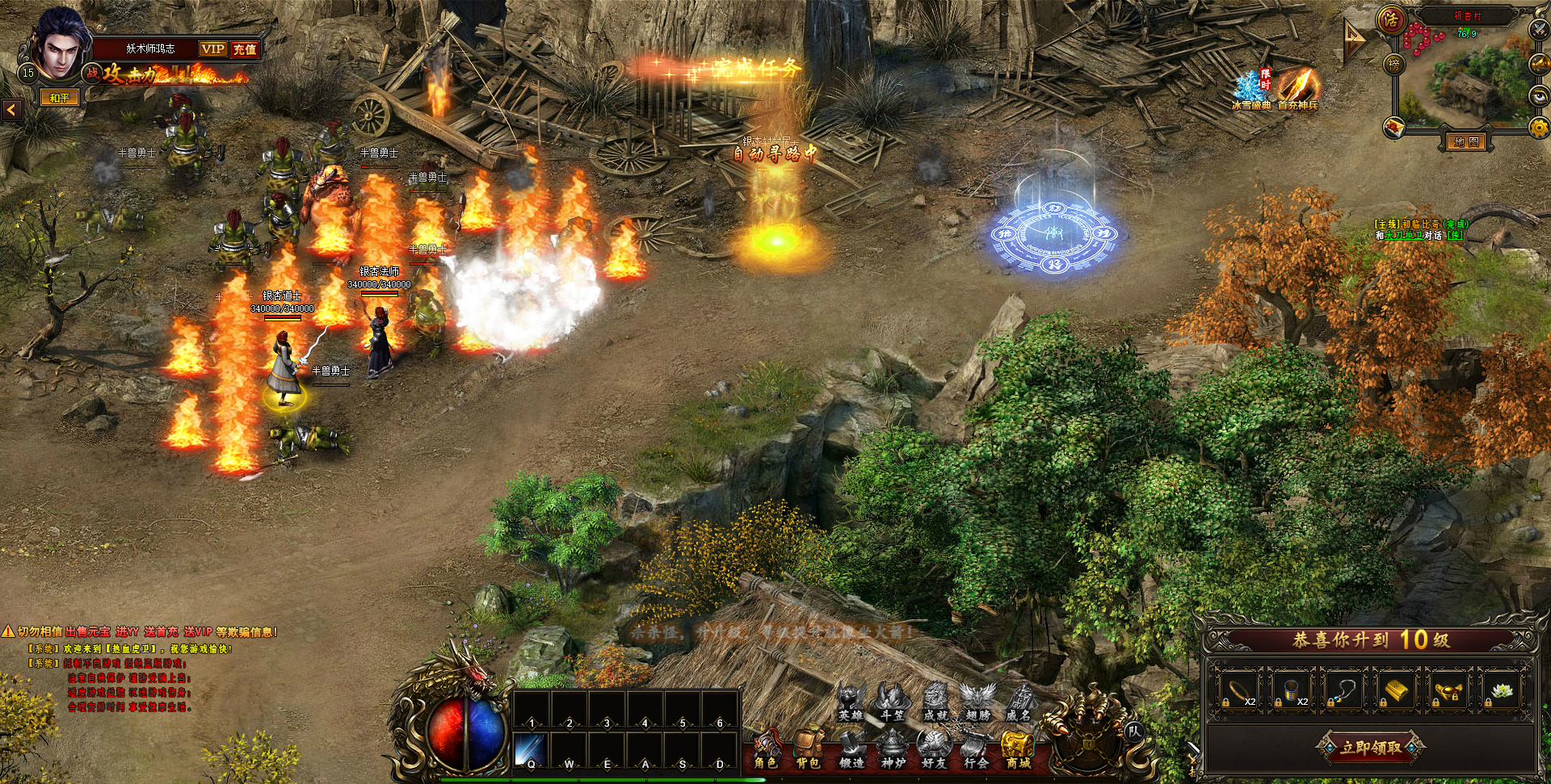Open the 首充神兵 first-recharge weapon icon
Image resolution: width=1551 pixels, height=784 pixels.
(1297, 87)
